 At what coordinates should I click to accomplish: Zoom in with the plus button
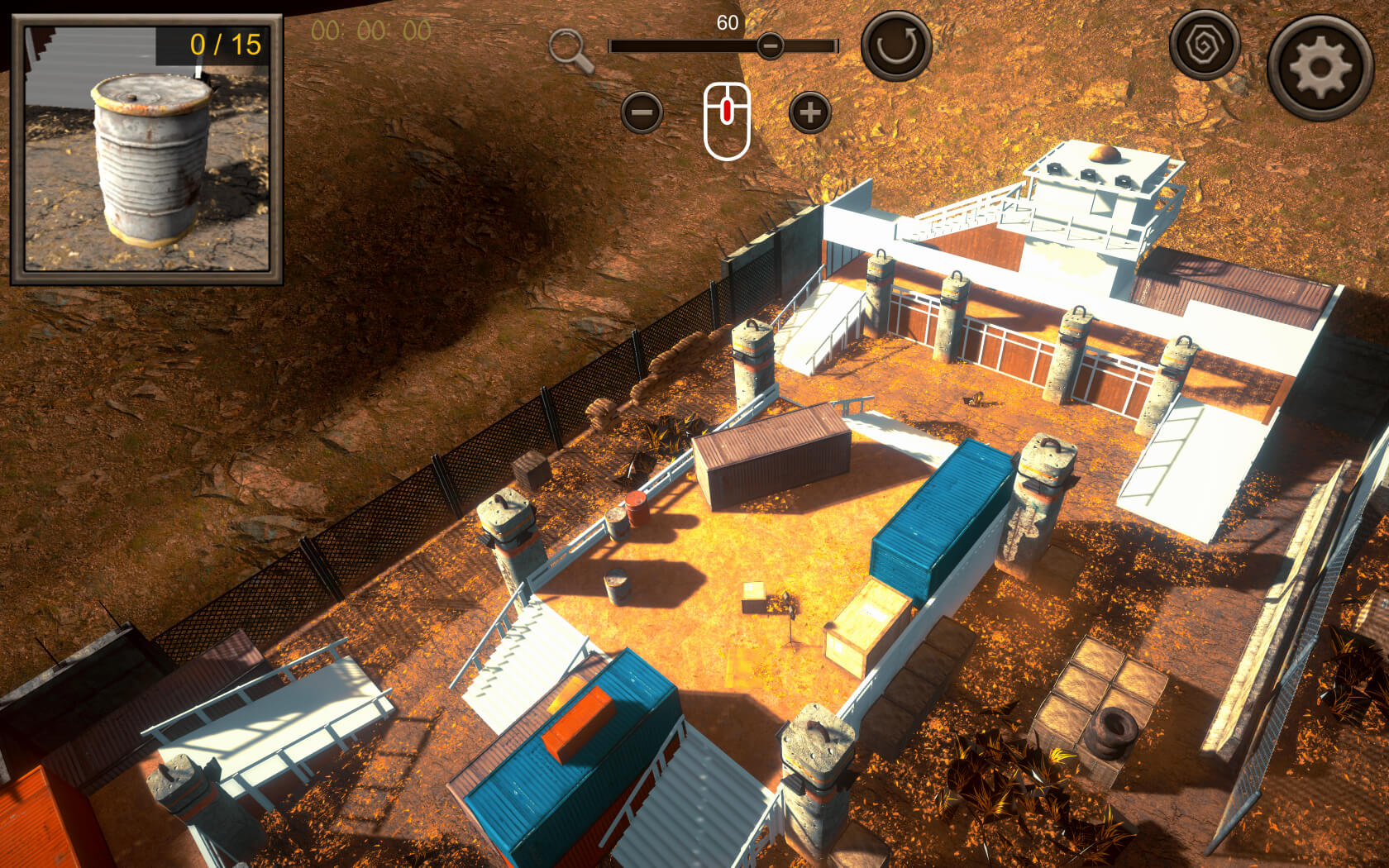[809, 112]
